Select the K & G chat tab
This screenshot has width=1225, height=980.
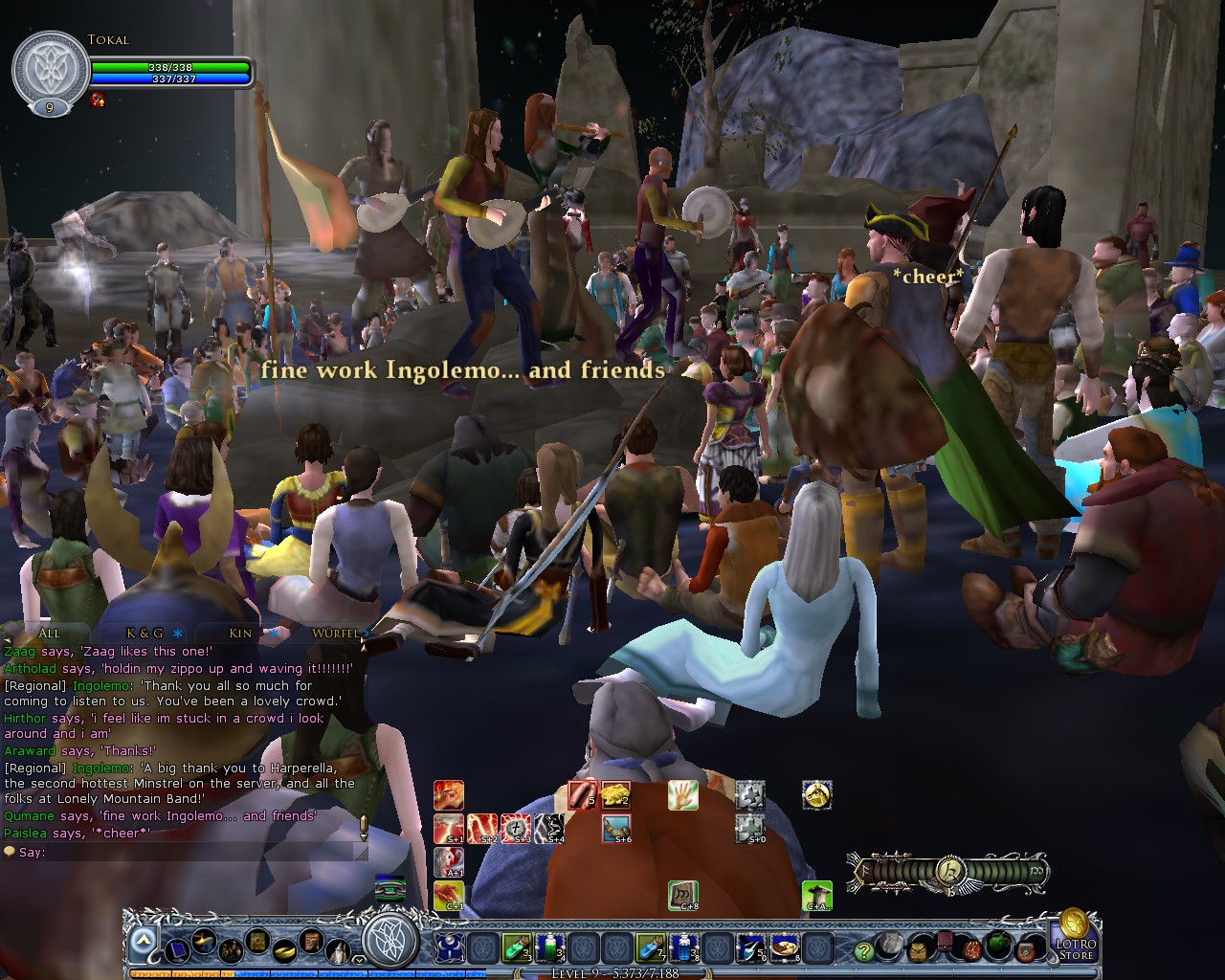(x=145, y=634)
